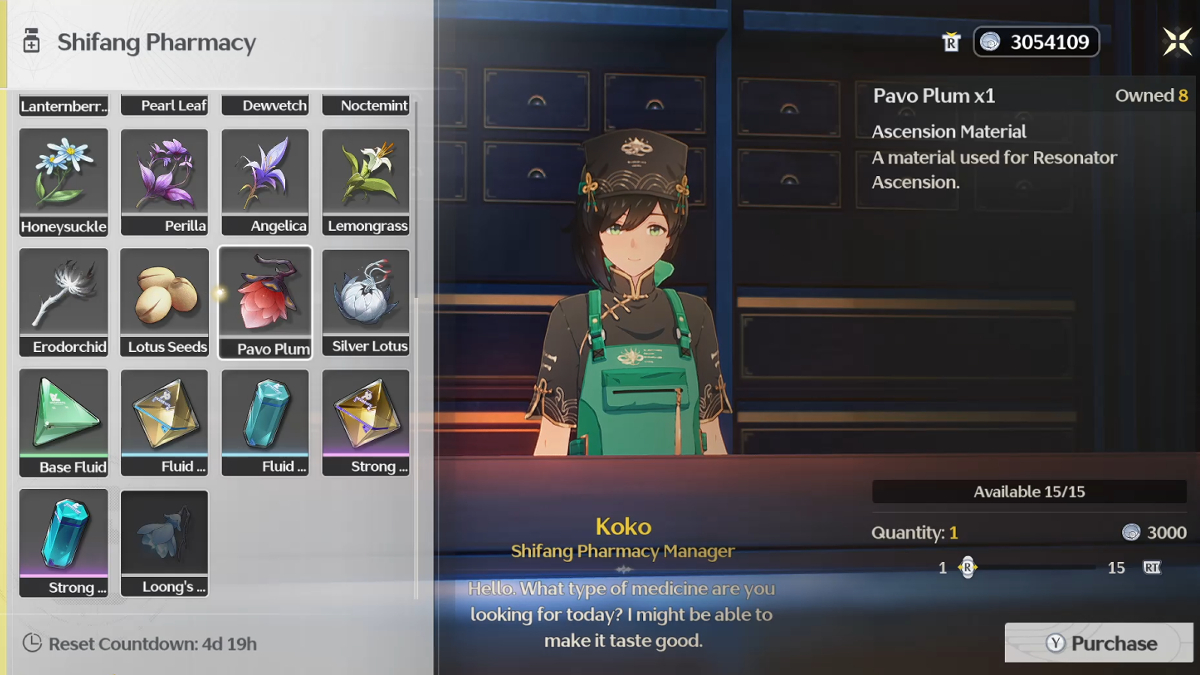Click the Purchase button
Screen dimensions: 1200x675
(1099, 643)
